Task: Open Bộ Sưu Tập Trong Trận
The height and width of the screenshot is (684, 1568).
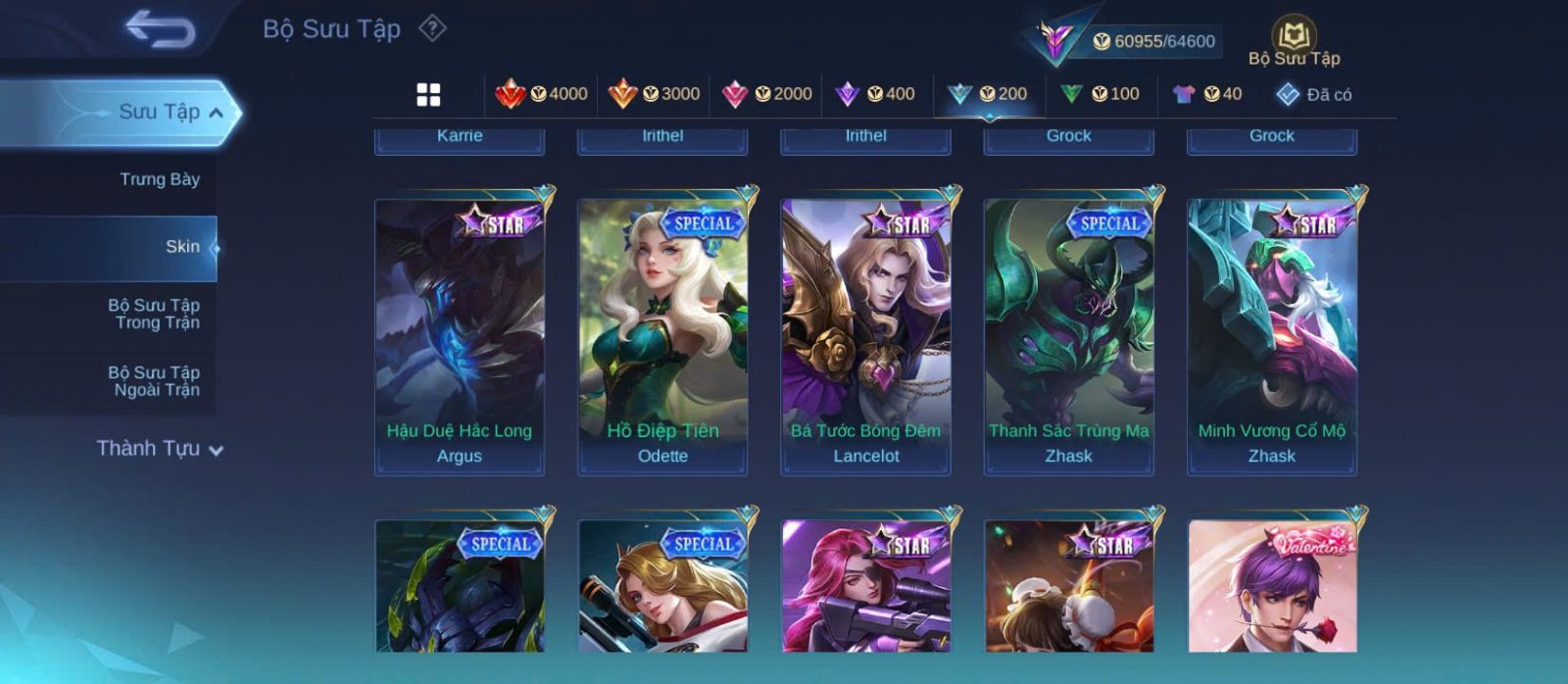Action: pos(154,314)
